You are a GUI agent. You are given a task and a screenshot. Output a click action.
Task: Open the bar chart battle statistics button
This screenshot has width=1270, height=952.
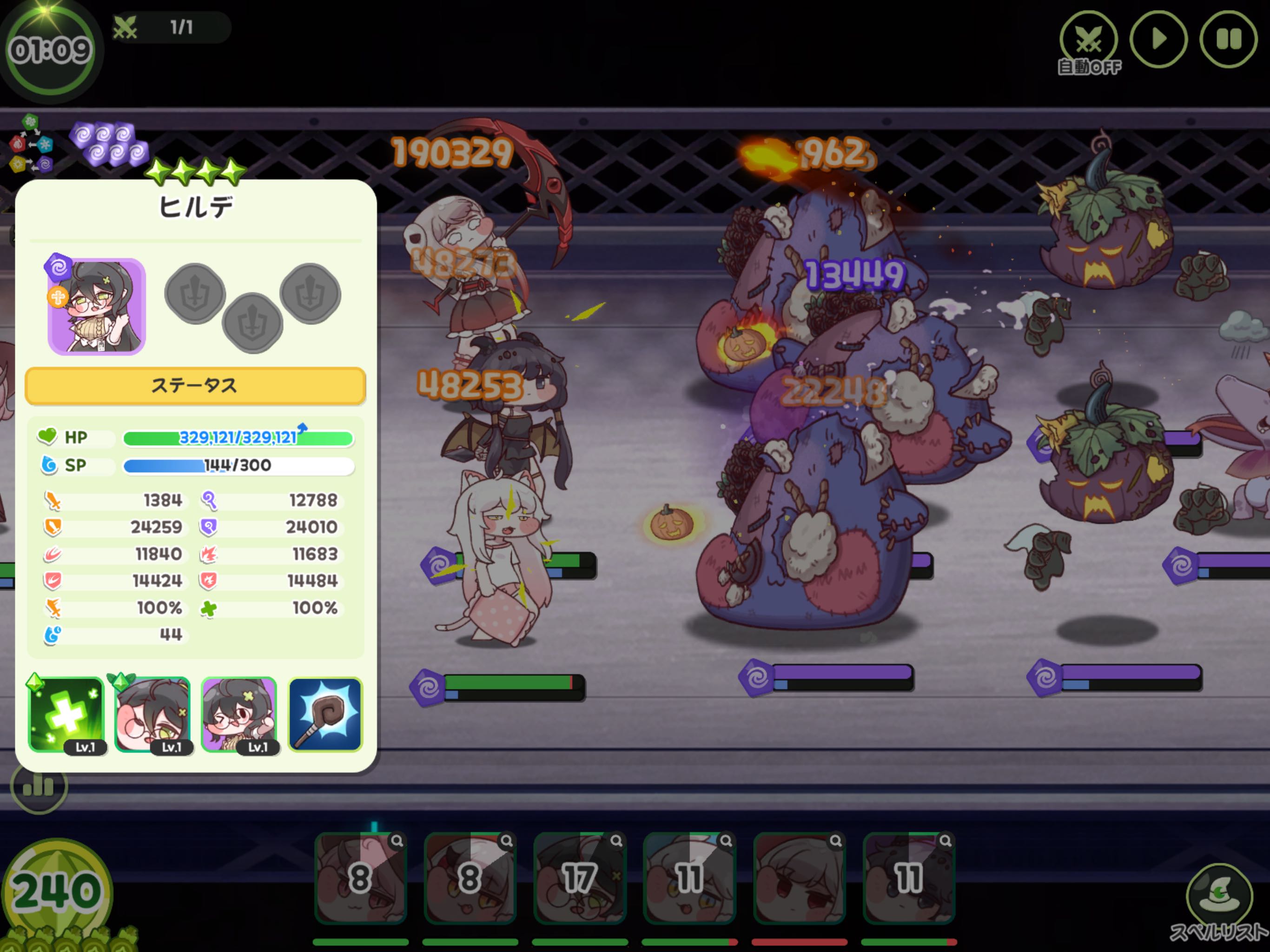(39, 786)
